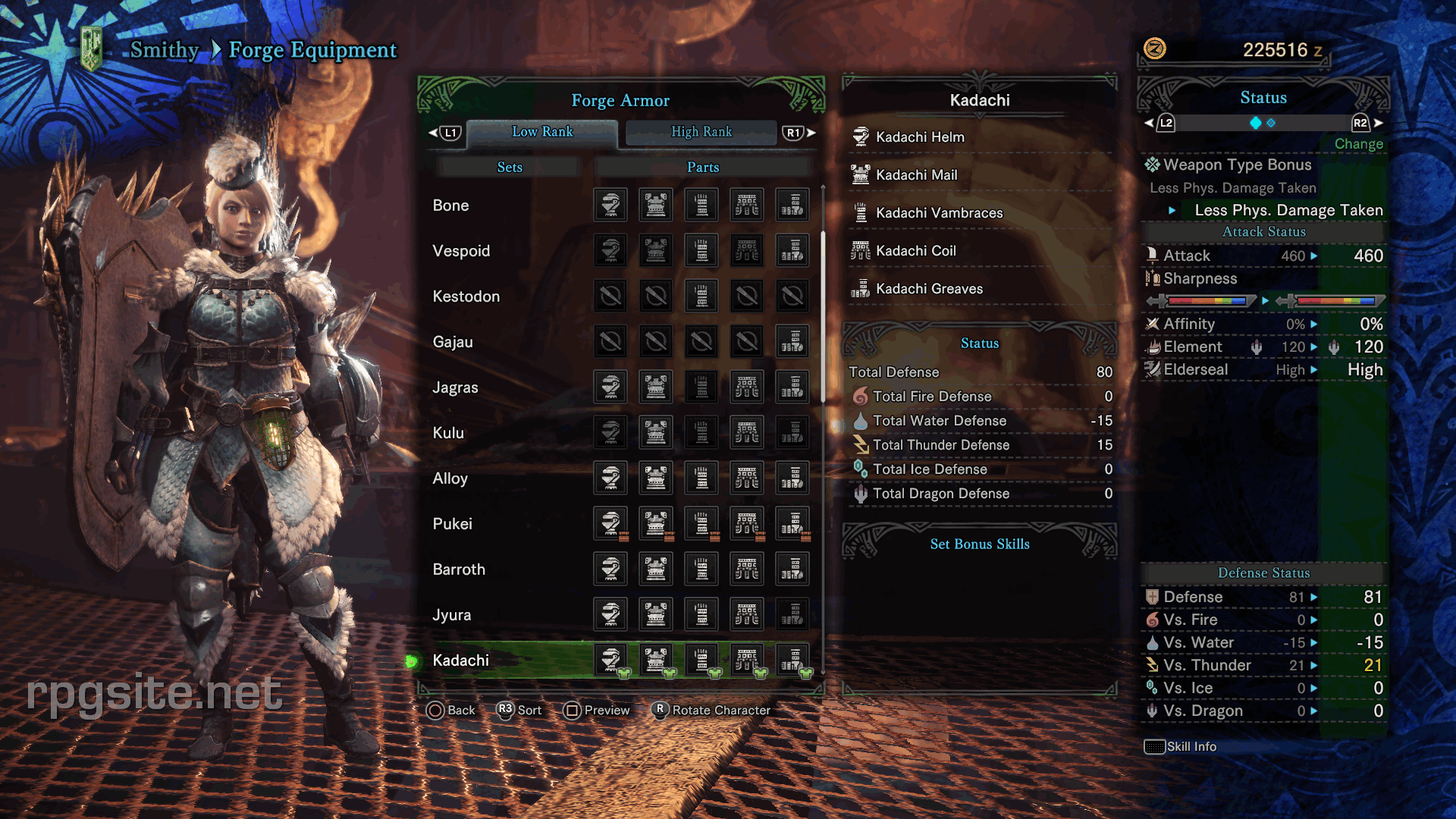The width and height of the screenshot is (1456, 819).
Task: Select Kadachi Vambraces entry
Action: point(939,213)
